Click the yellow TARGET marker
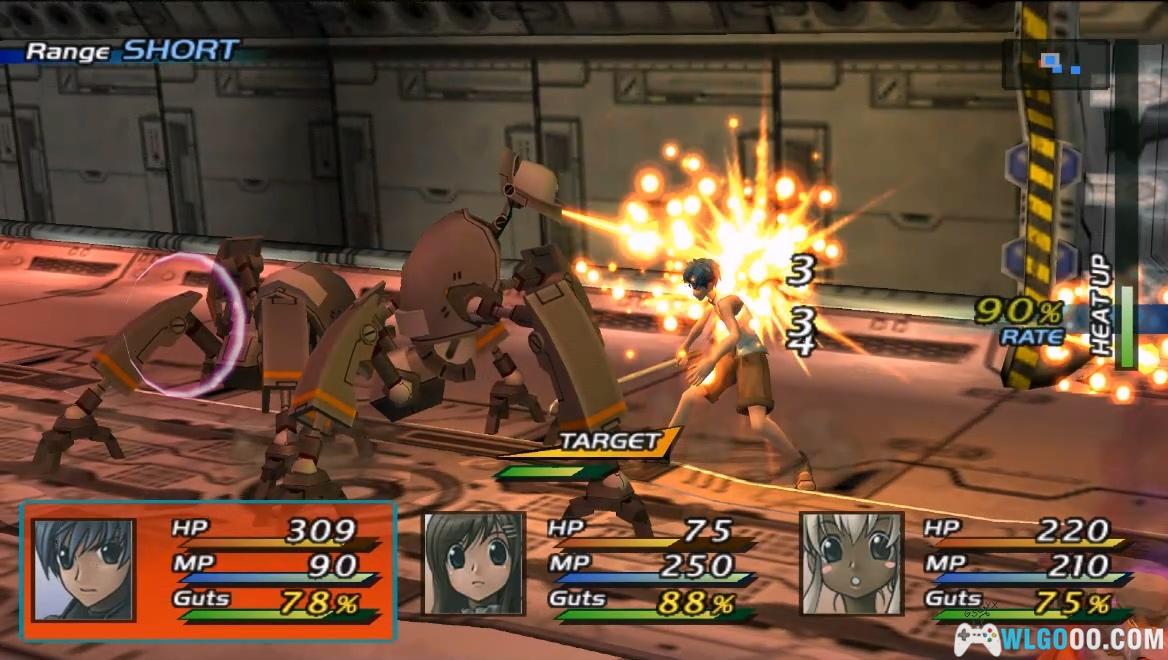Viewport: 1168px width, 660px height. click(616, 441)
